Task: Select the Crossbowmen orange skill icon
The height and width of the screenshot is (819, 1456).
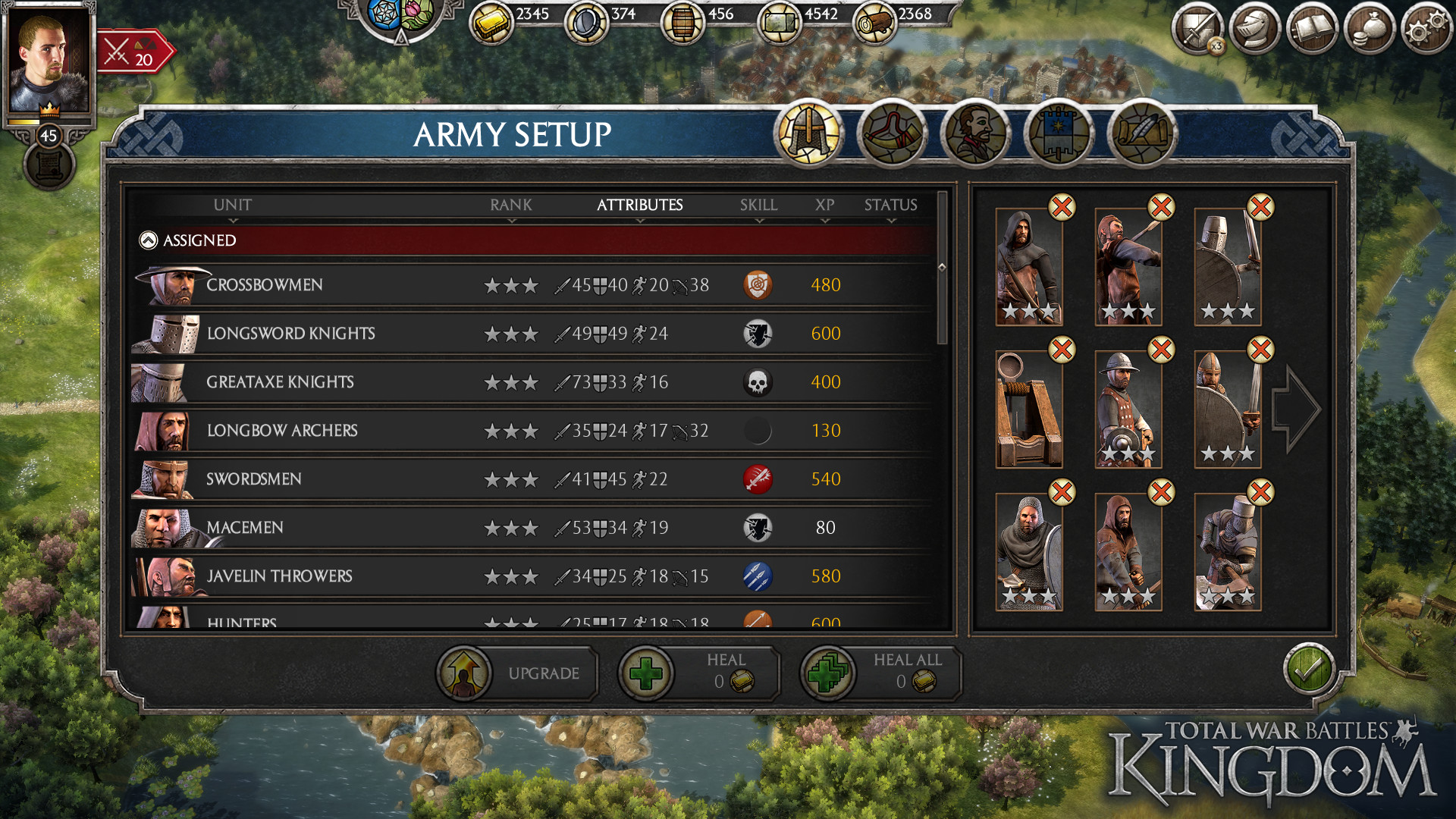Action: point(759,285)
